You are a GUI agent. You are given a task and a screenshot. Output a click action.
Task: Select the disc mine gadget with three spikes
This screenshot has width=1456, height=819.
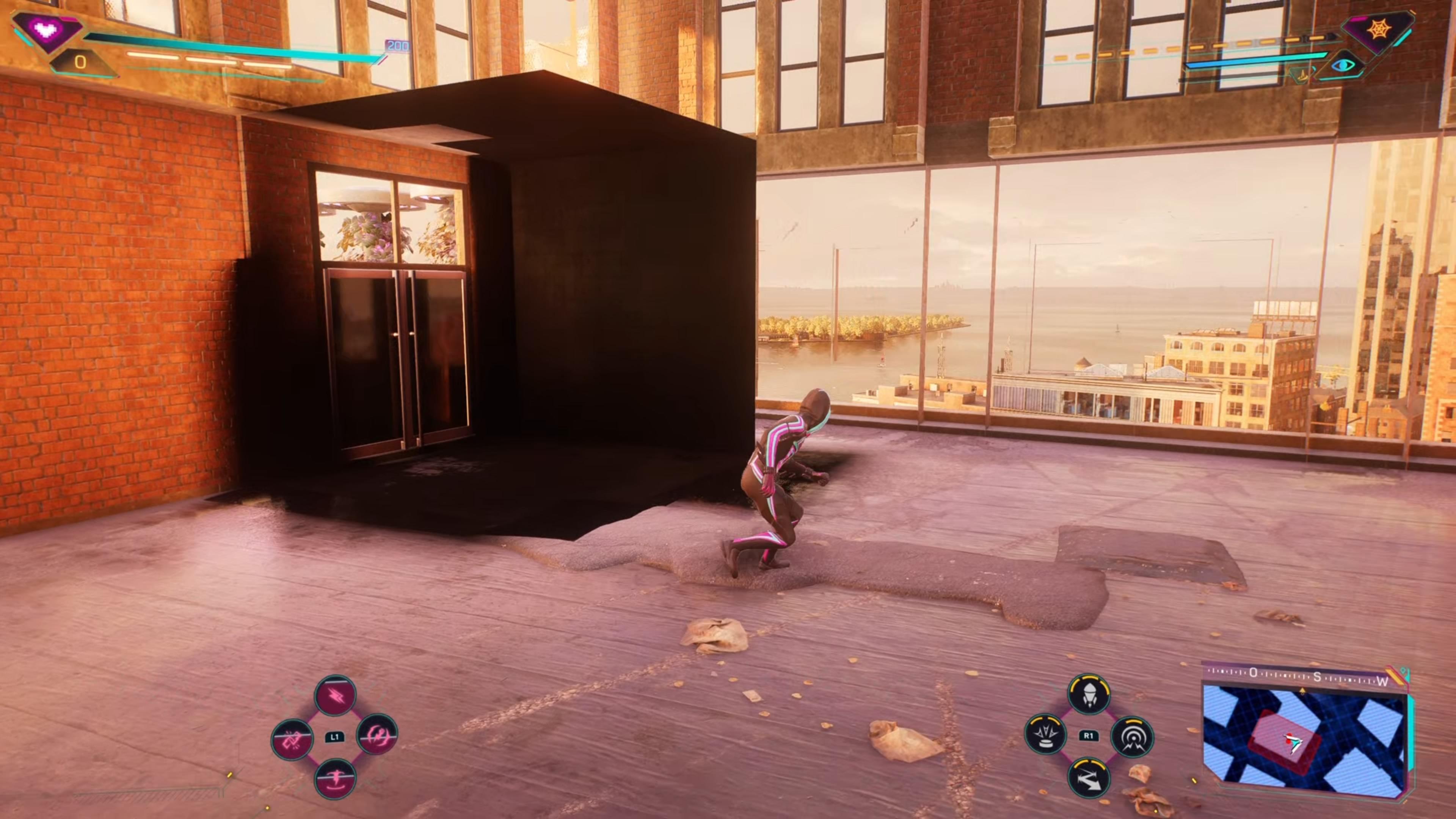[x=1046, y=735]
